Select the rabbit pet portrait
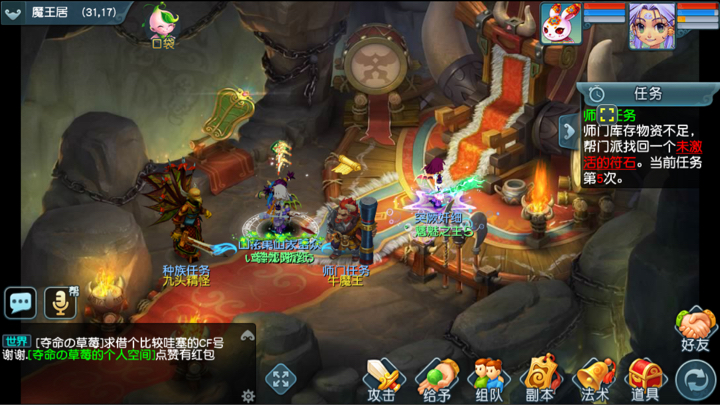The height and width of the screenshot is (405, 720). pyautogui.click(x=561, y=23)
